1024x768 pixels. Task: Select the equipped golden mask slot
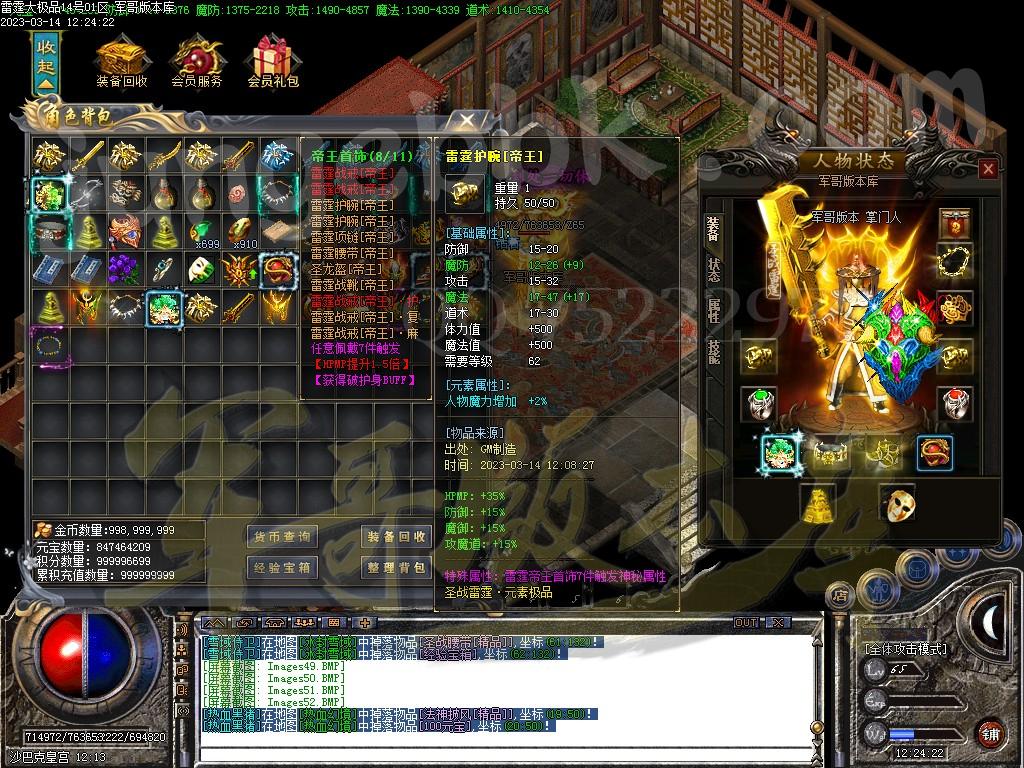[896, 503]
